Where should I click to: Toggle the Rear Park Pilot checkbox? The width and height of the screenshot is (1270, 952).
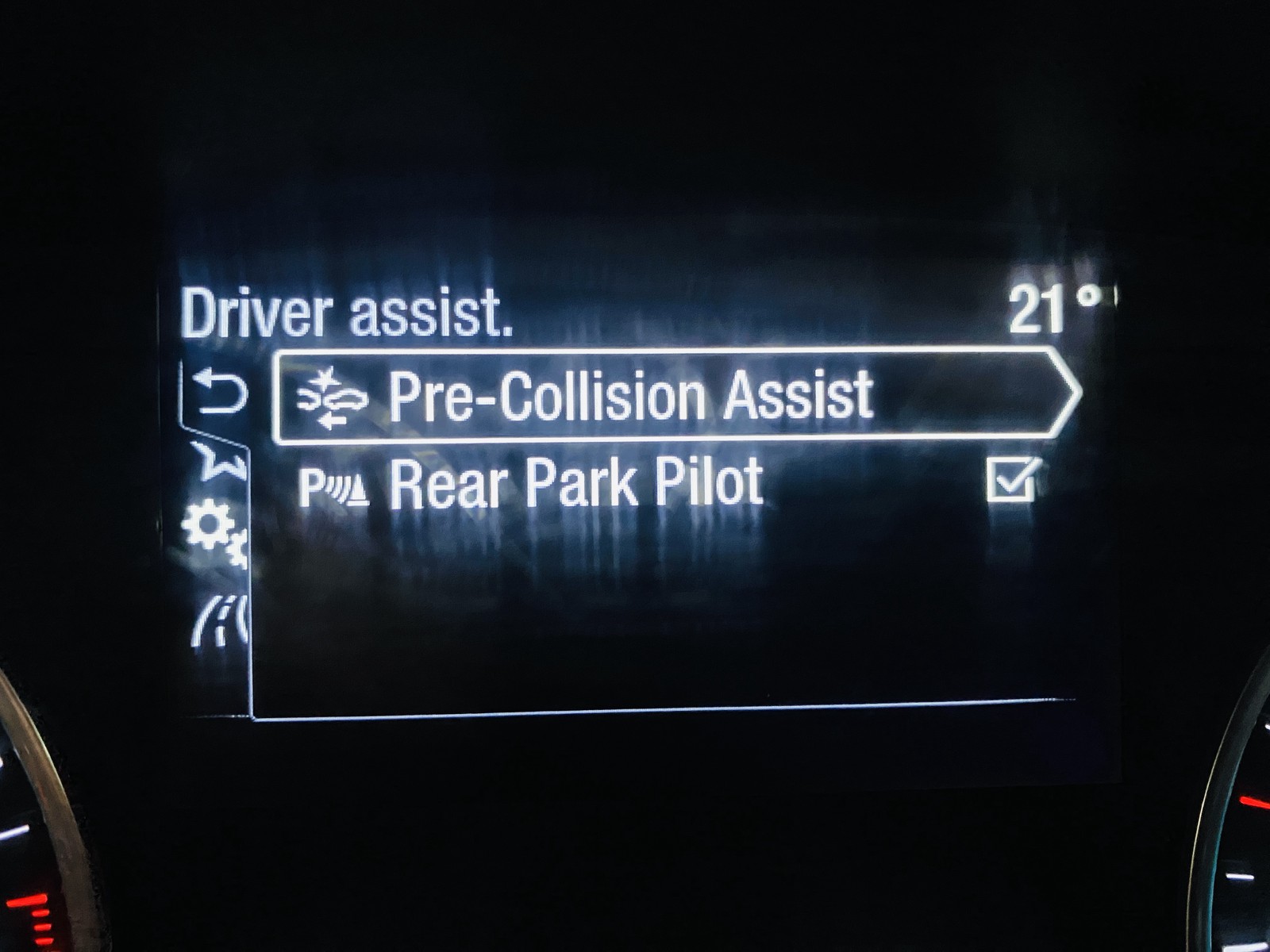coord(1011,481)
